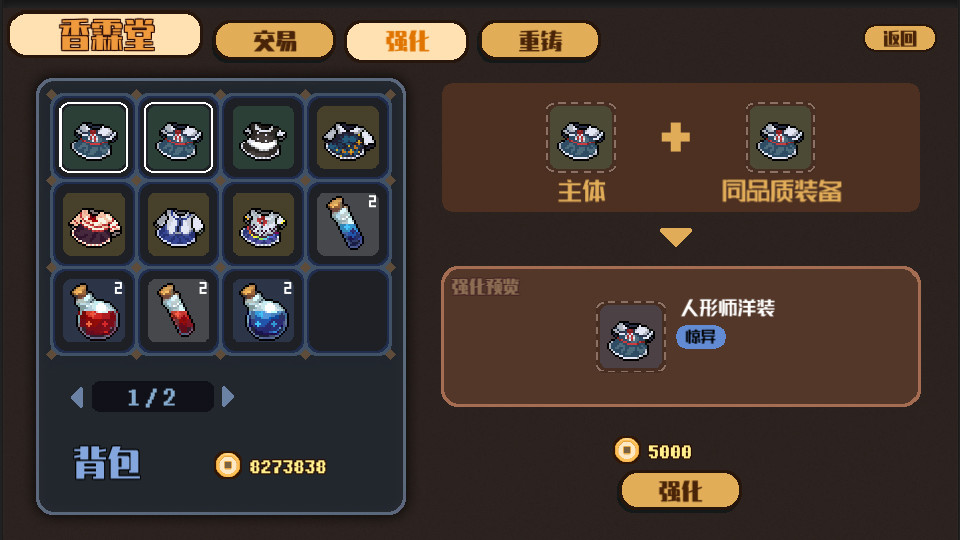
Task: Switch to the 交易 tab
Action: point(274,41)
